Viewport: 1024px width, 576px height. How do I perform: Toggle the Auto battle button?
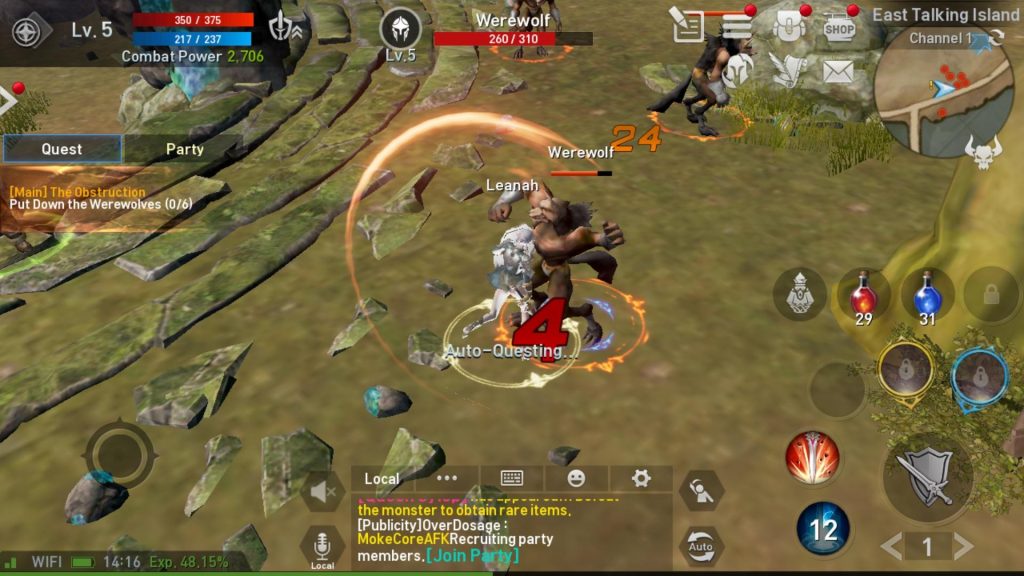pyautogui.click(x=701, y=546)
